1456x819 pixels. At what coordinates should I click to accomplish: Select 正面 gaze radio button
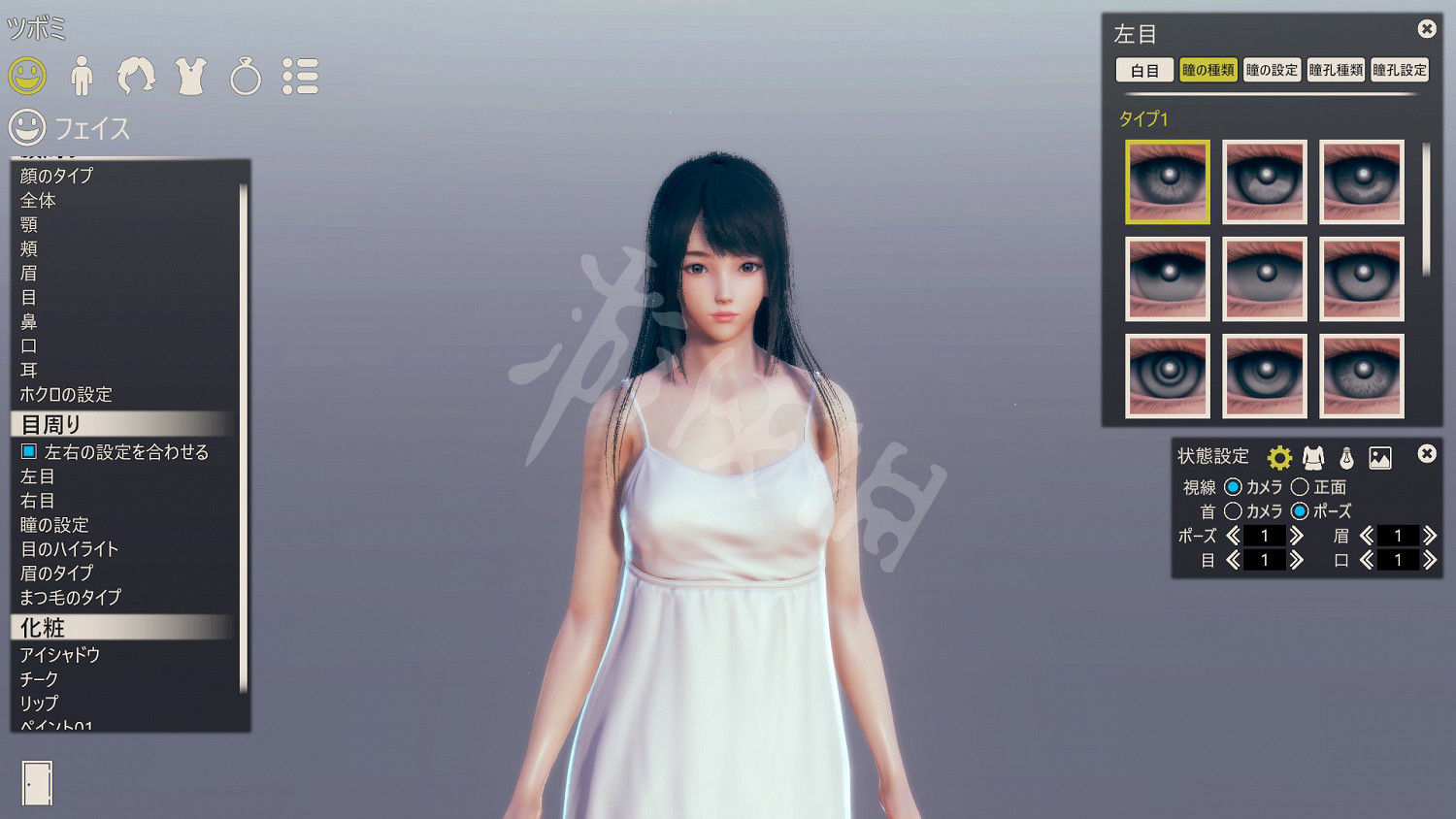1302,487
